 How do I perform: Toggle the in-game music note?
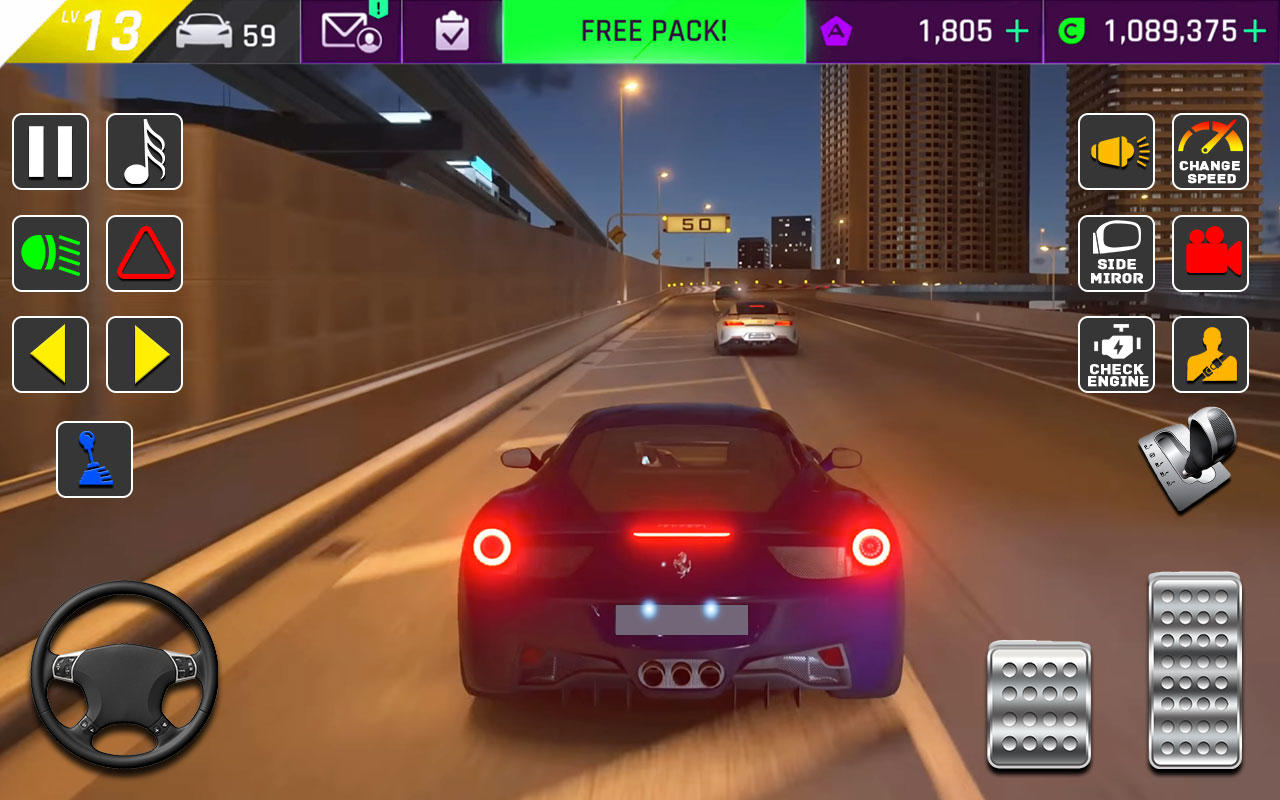click(x=144, y=151)
